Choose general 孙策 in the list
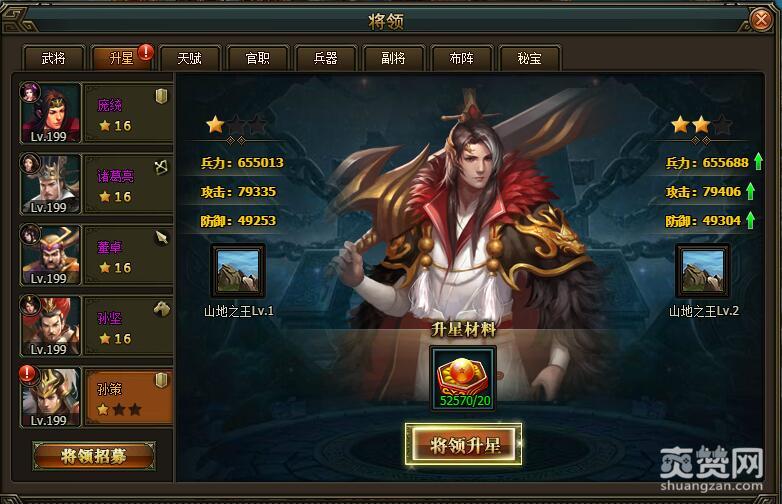The height and width of the screenshot is (504, 782). point(95,398)
